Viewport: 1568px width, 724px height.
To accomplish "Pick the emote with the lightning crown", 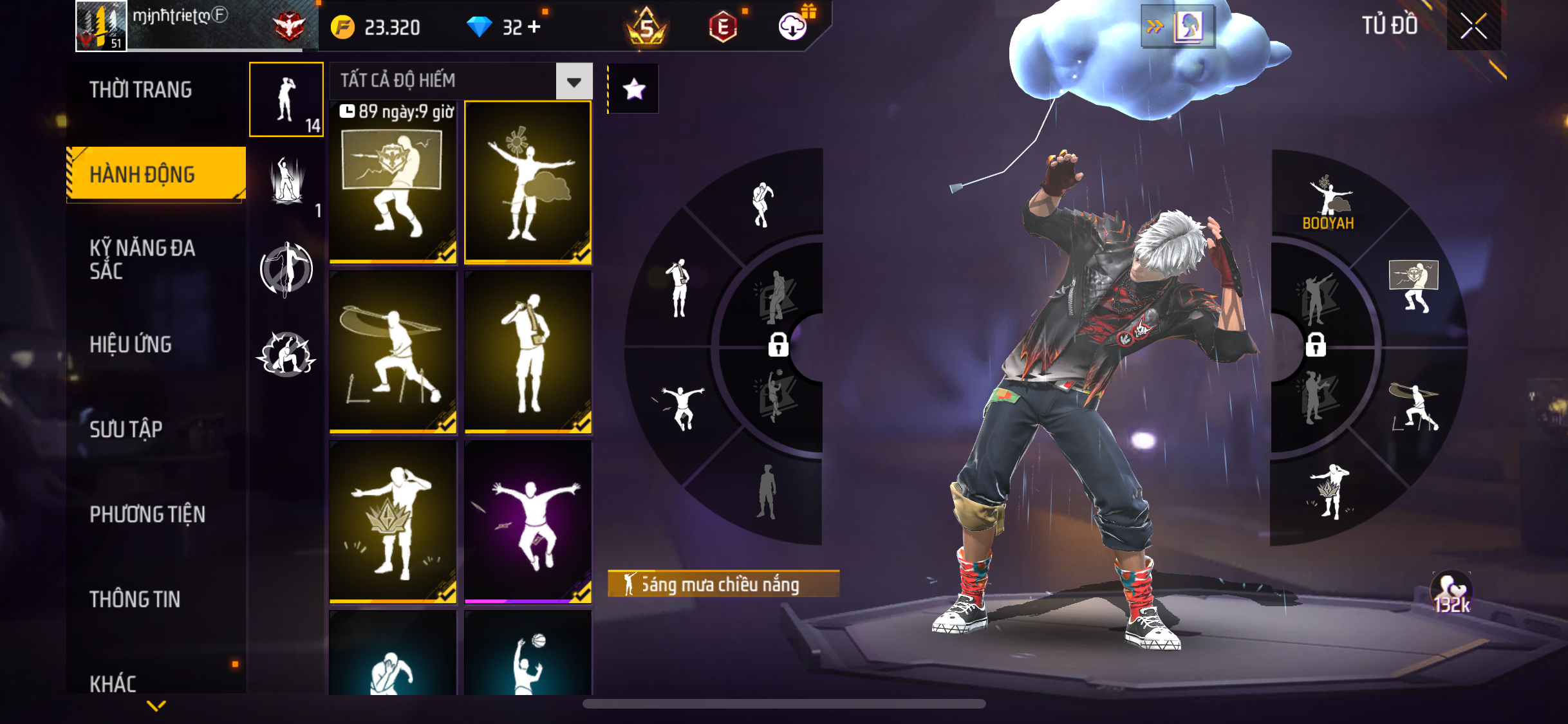I will pyautogui.click(x=393, y=522).
